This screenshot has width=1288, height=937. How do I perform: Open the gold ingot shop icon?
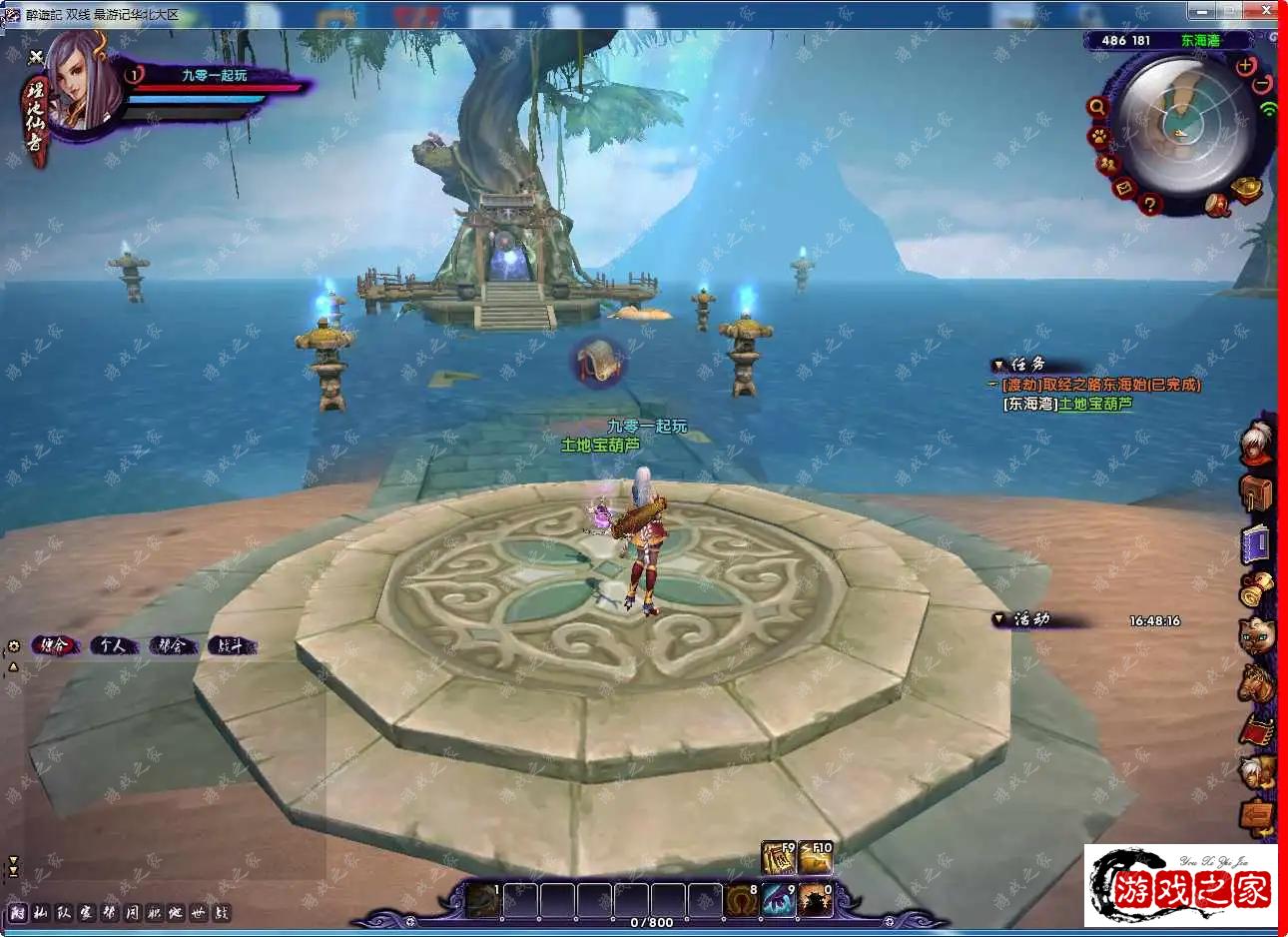tap(1248, 188)
